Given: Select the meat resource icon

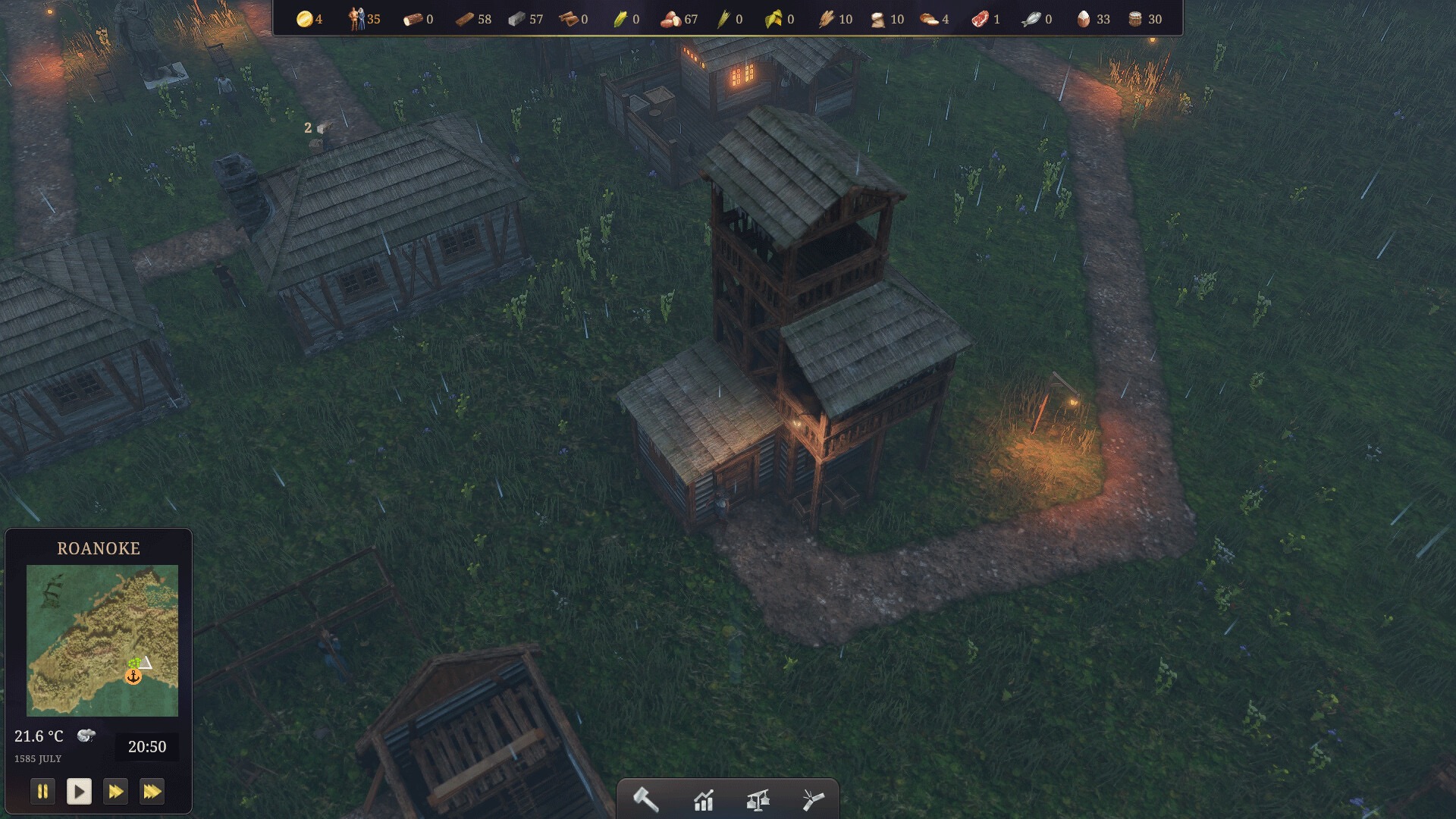Looking at the screenshot, I should pos(982,18).
